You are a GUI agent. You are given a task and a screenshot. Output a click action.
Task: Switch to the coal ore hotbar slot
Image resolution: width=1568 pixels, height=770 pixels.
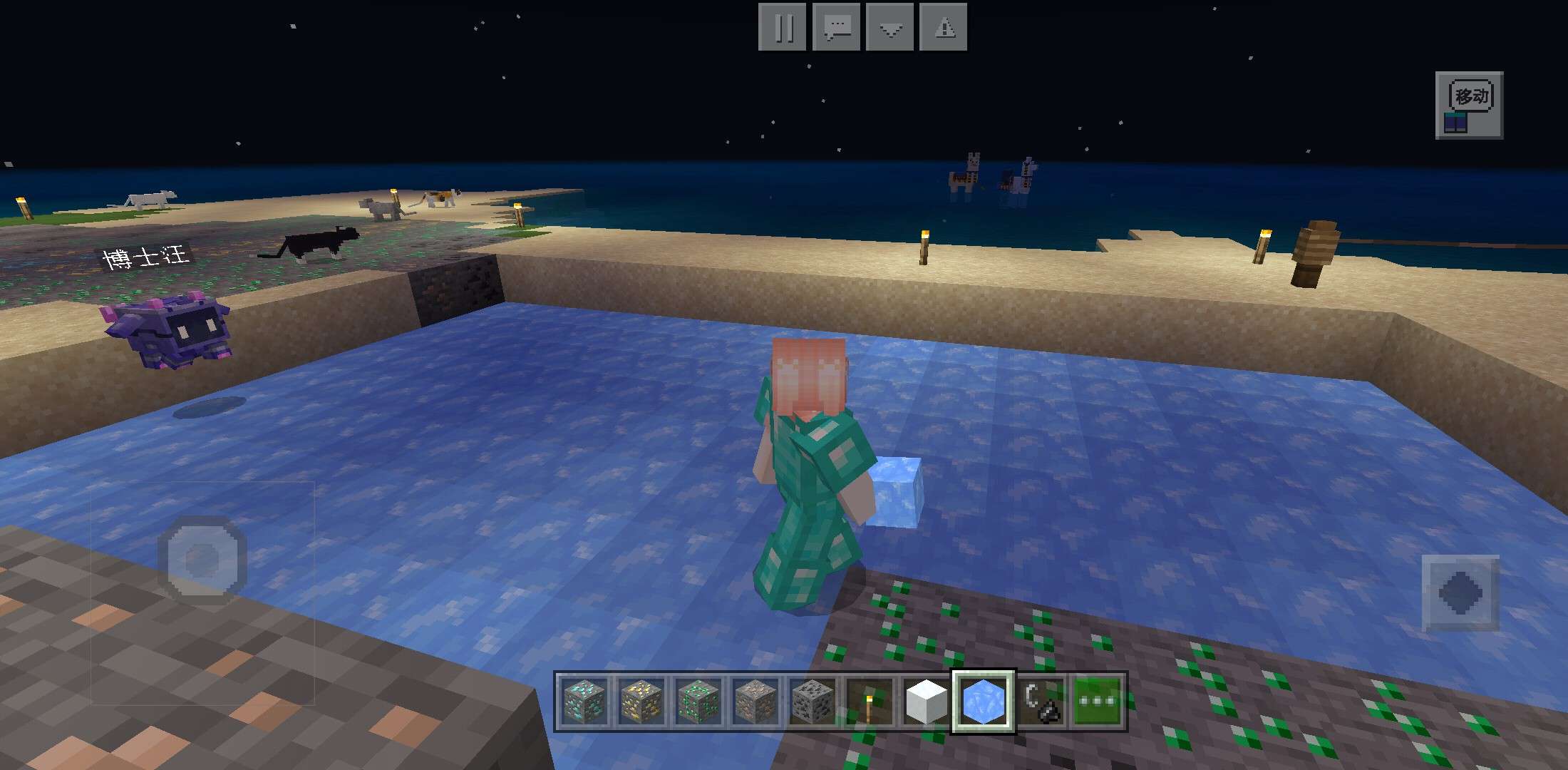click(813, 701)
